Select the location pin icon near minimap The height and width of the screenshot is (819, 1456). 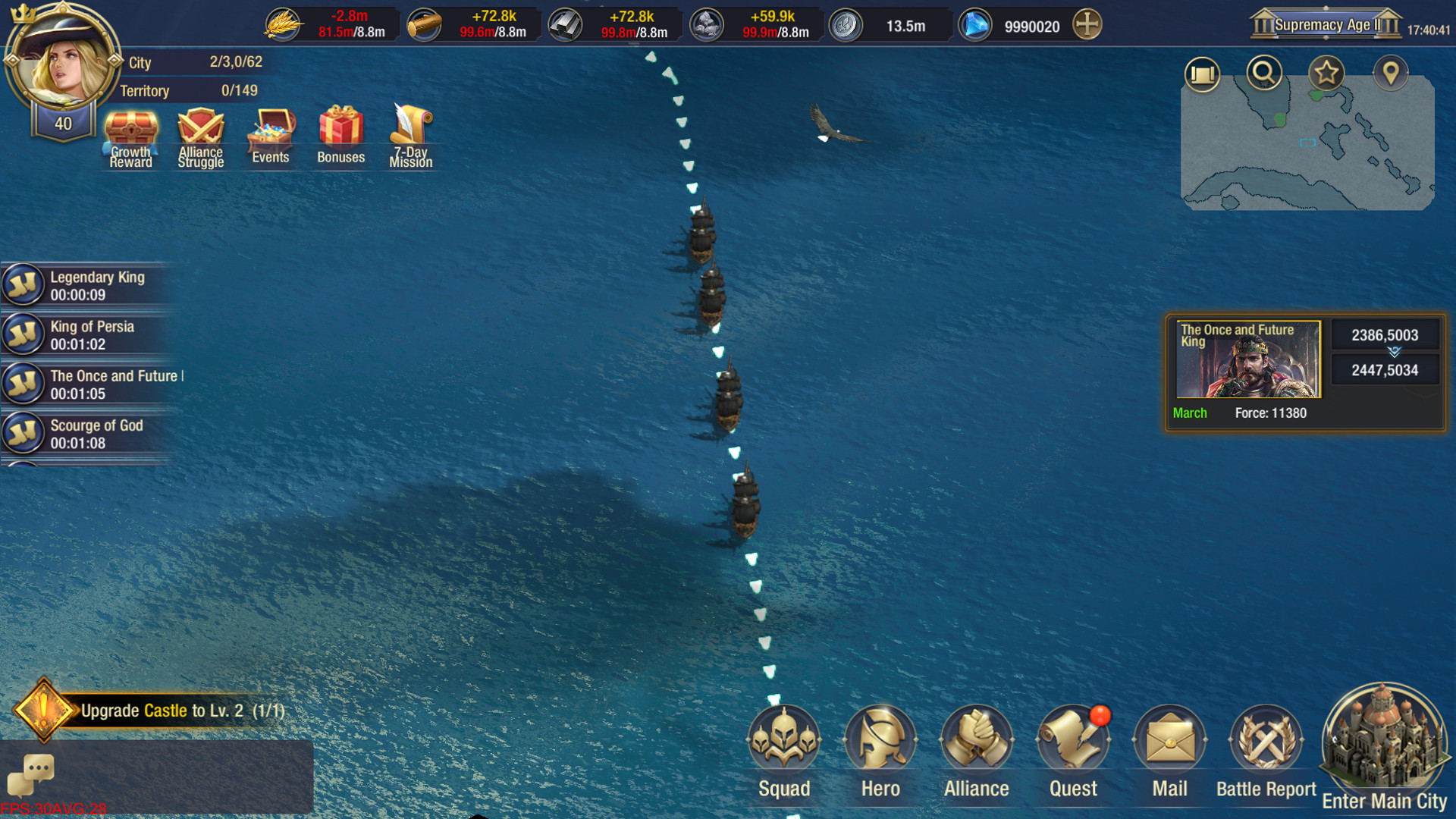tap(1392, 74)
